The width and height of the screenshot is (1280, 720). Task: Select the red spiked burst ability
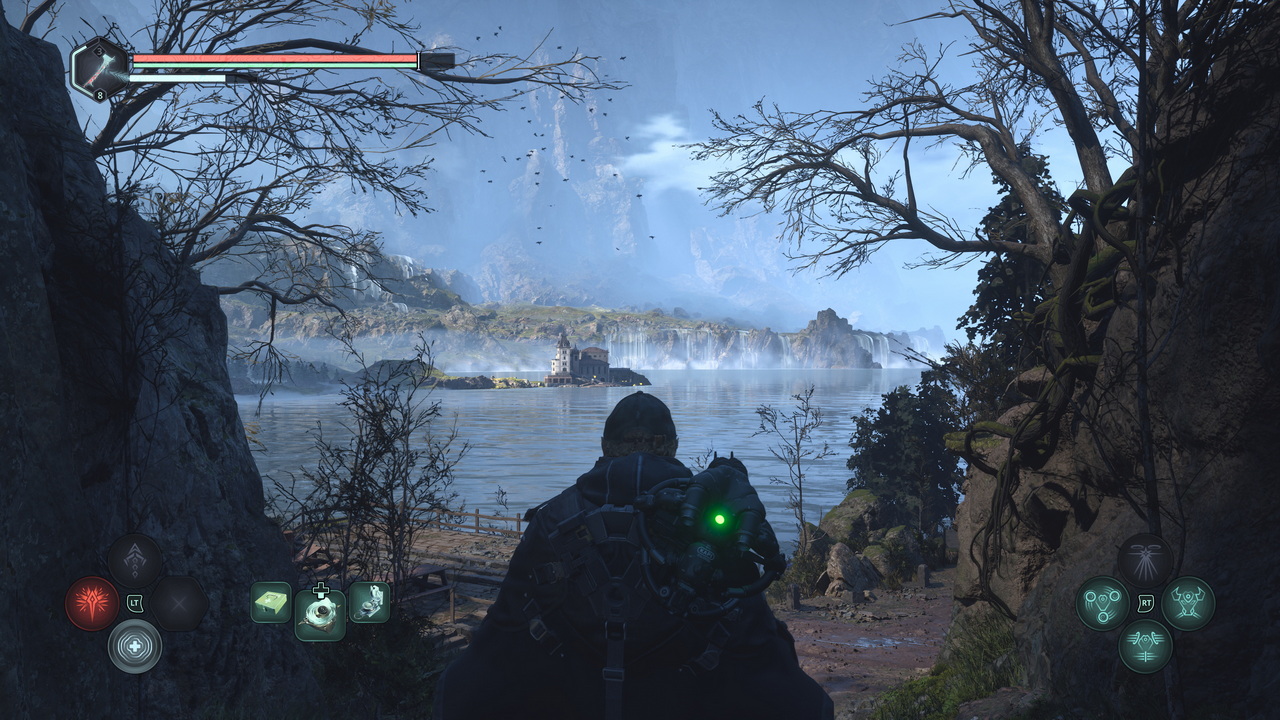(x=92, y=603)
